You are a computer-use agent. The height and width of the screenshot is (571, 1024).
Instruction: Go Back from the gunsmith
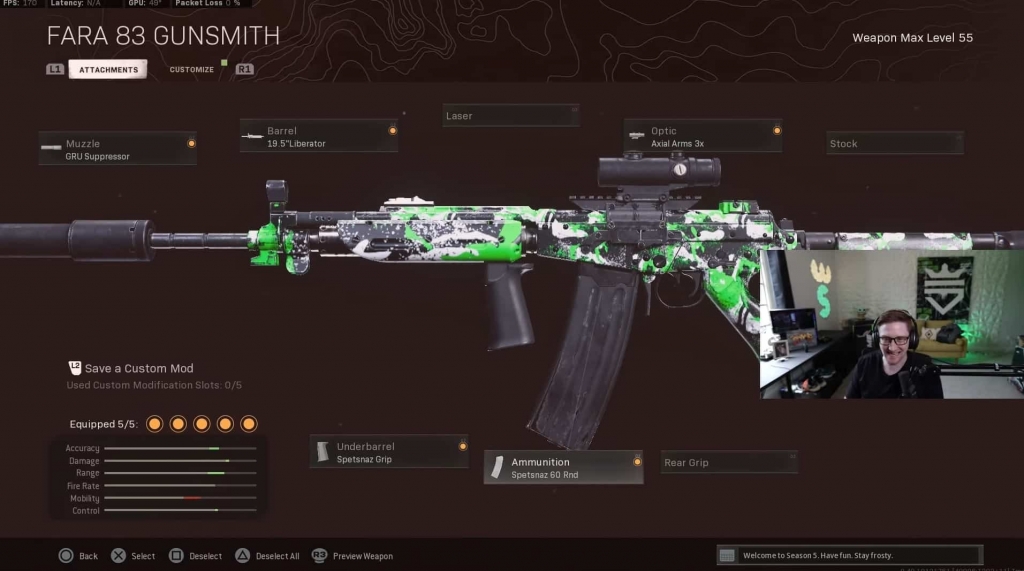click(x=78, y=556)
